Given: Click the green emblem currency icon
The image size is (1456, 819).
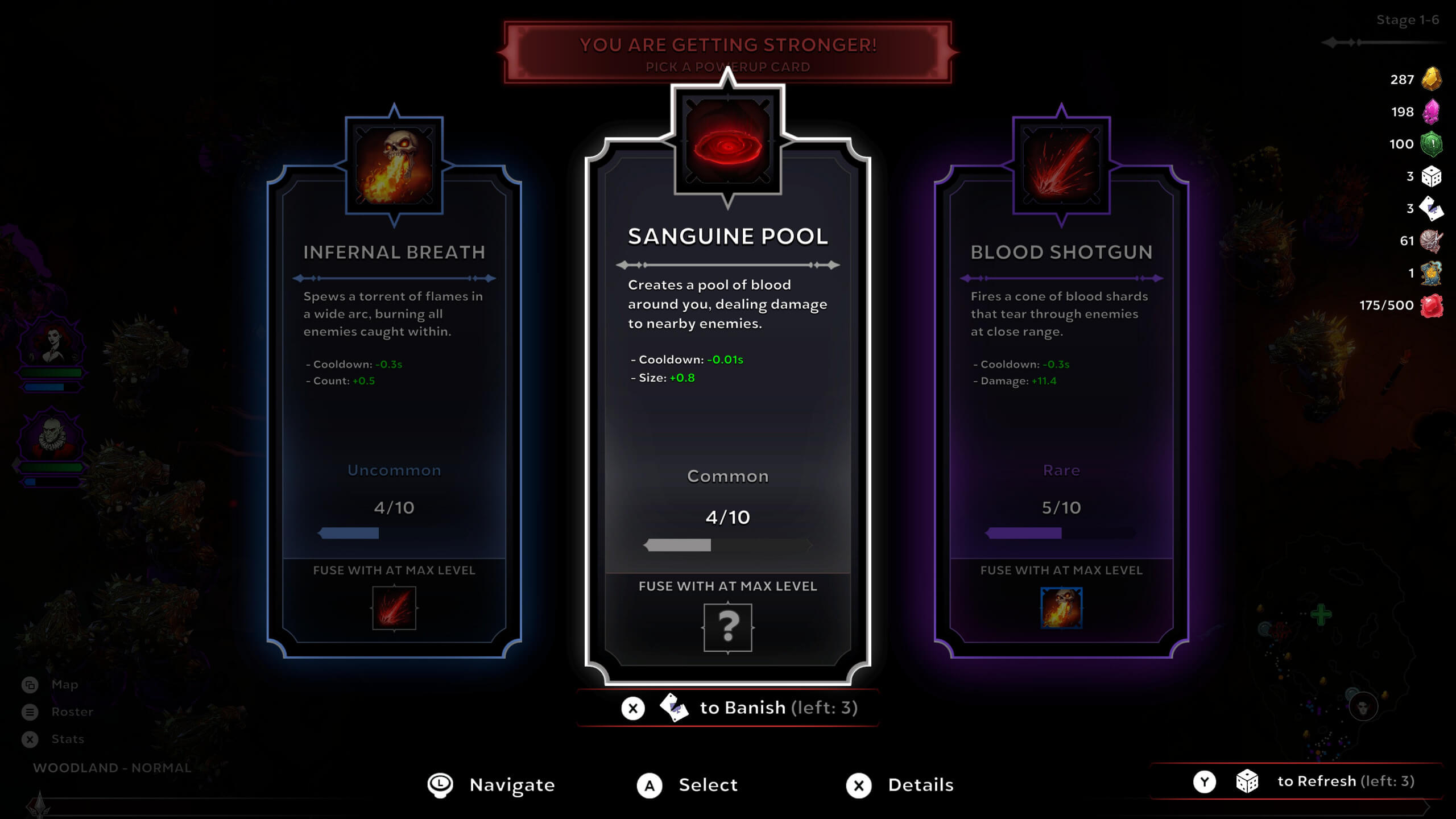Looking at the screenshot, I should click(x=1431, y=144).
